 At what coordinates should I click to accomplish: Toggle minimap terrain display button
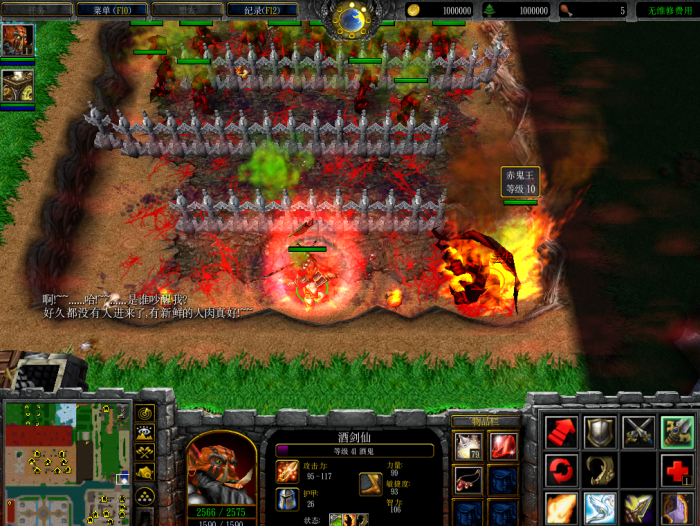145,433
